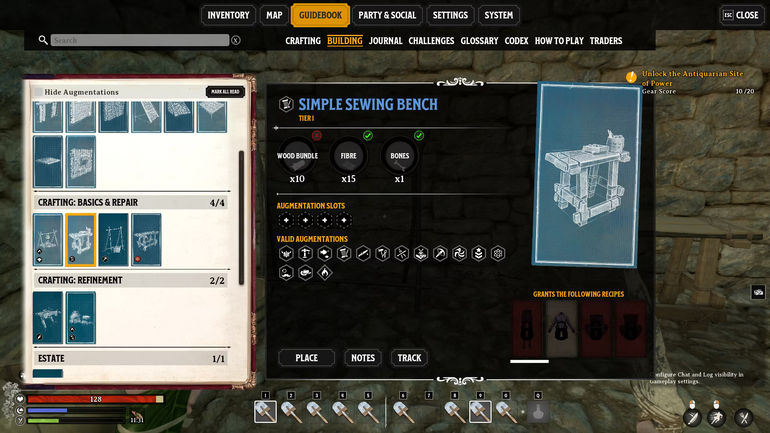Screen dimensions: 770x433
Task: Open Notes for this blueprint
Action: (x=363, y=358)
